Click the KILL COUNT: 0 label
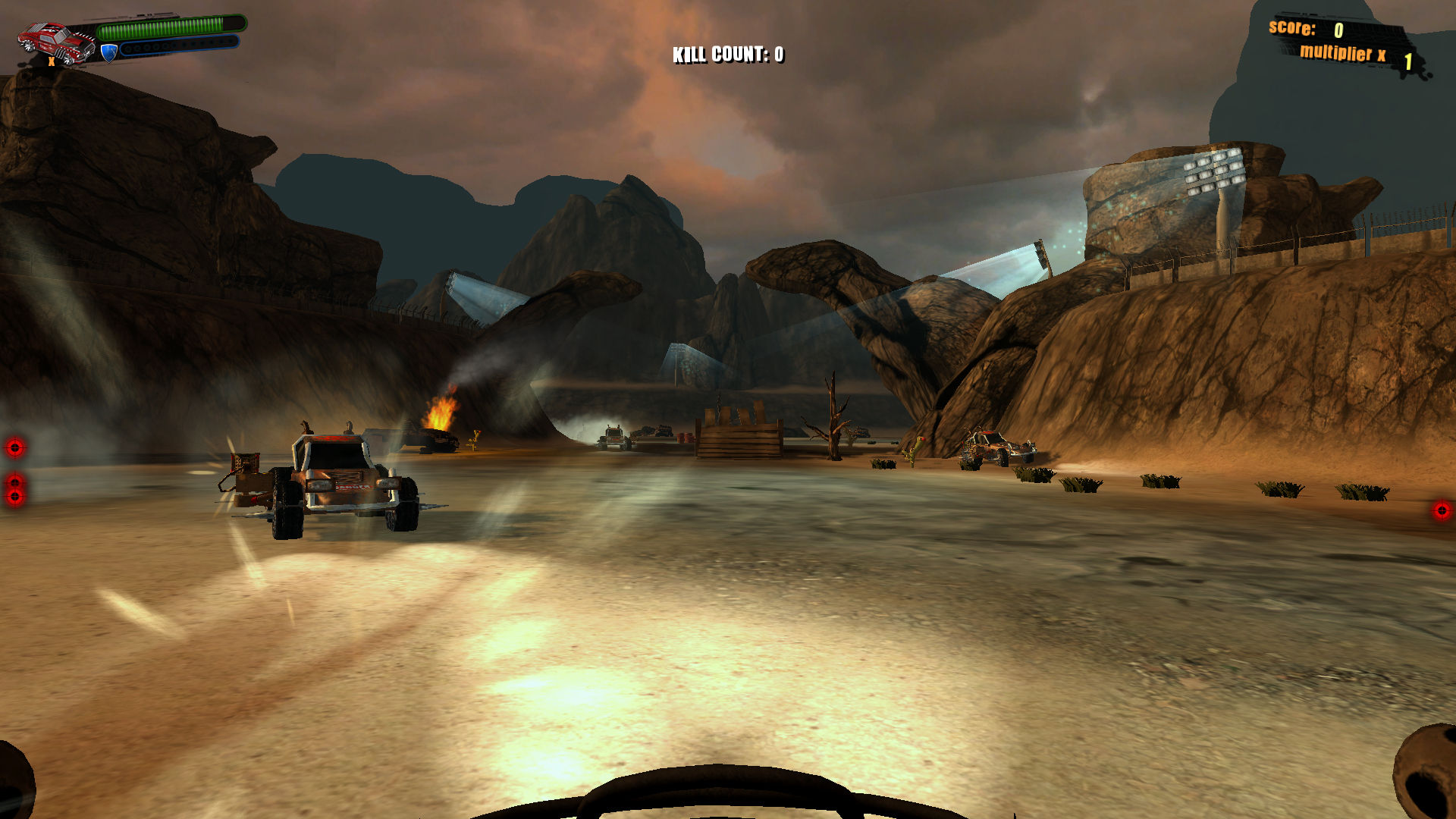 point(728,54)
